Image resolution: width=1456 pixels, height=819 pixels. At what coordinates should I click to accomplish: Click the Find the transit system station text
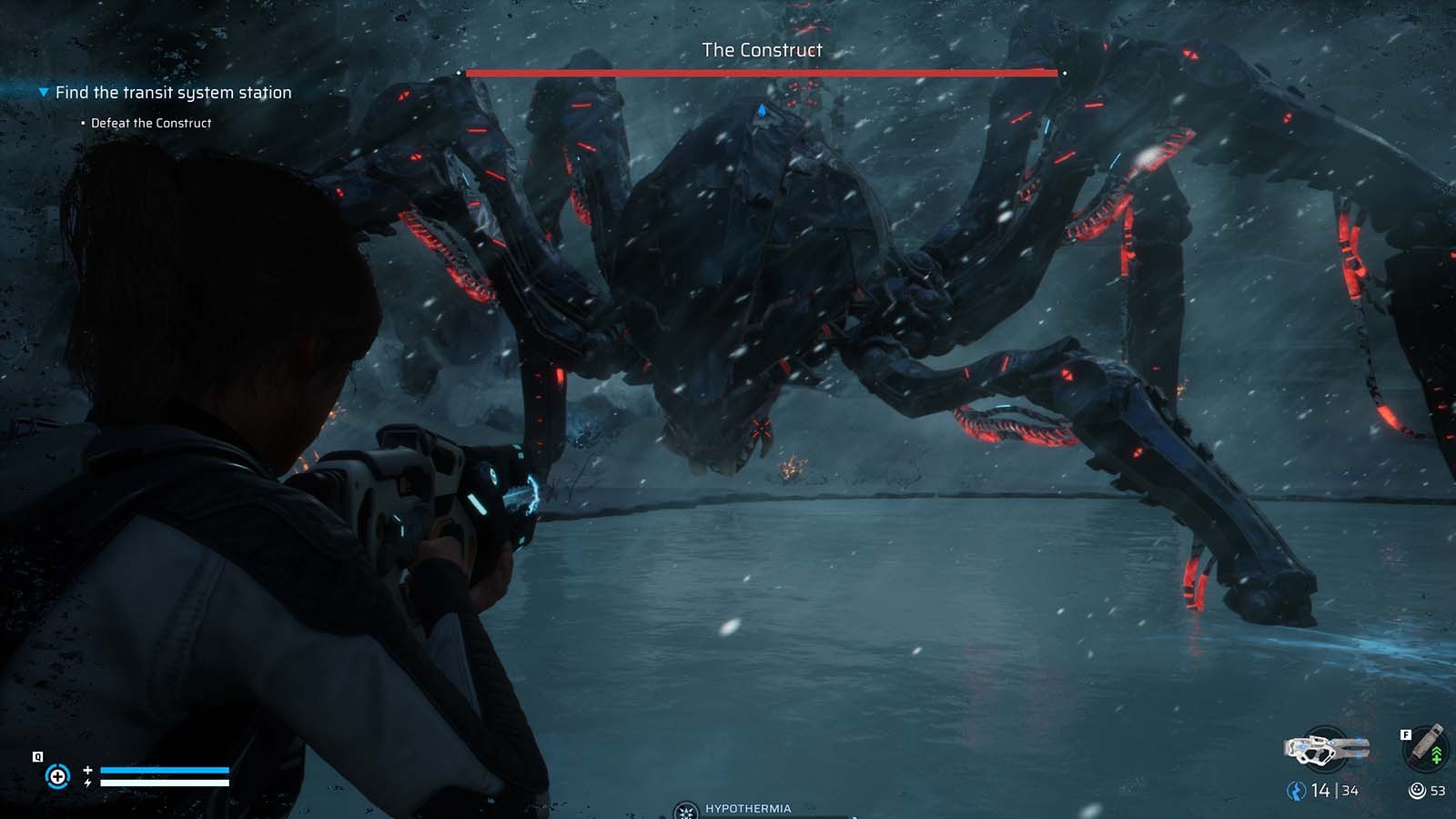point(173,92)
